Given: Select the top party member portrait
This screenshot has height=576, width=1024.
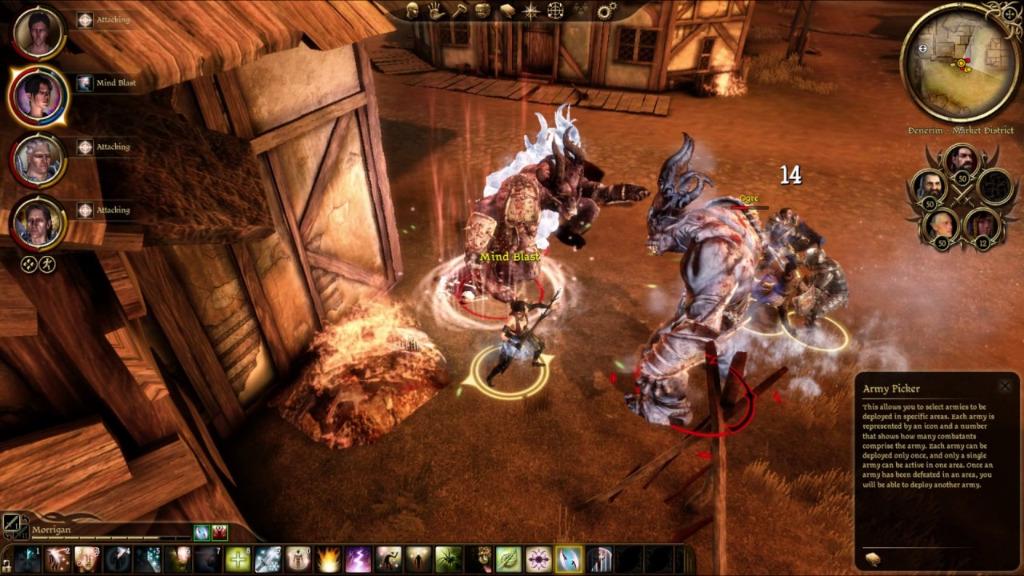Looking at the screenshot, I should pyautogui.click(x=39, y=32).
